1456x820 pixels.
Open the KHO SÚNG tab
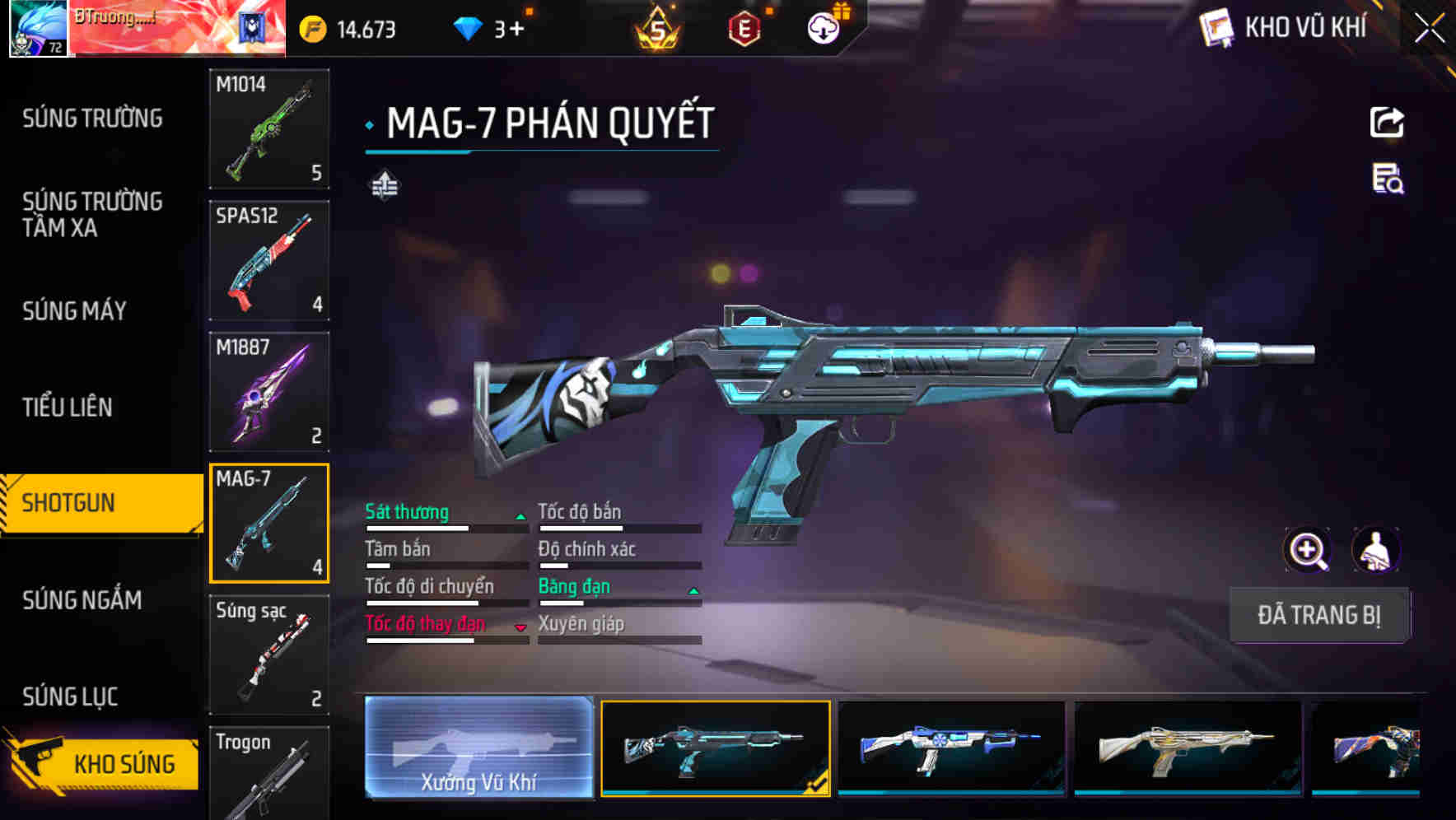(x=103, y=763)
